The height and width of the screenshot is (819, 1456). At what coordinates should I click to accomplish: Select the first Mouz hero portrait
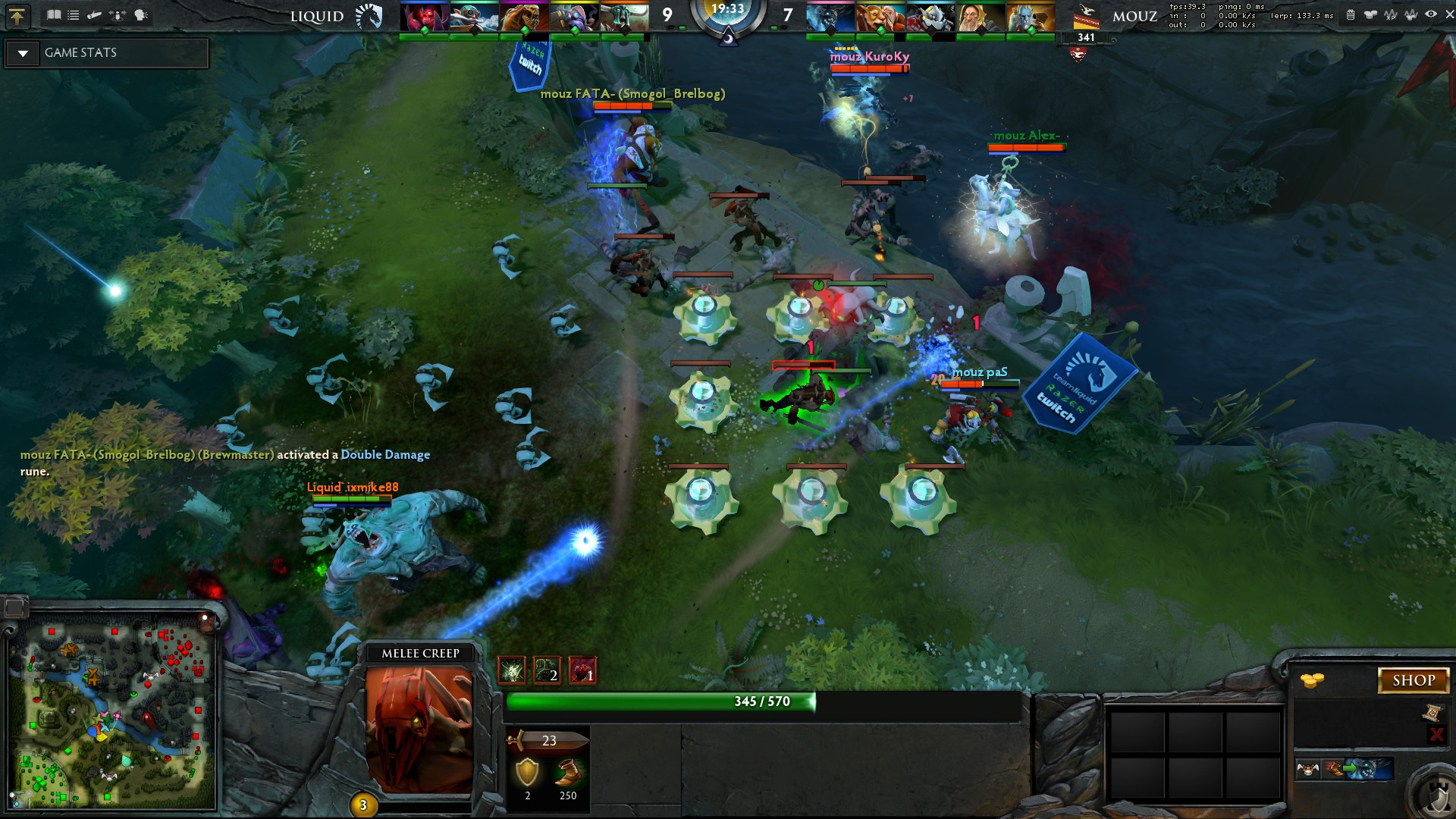point(830,17)
